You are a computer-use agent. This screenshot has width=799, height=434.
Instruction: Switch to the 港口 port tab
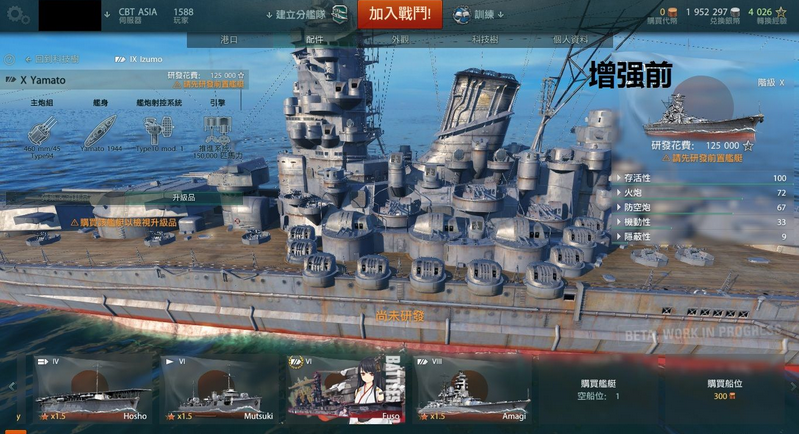tap(228, 39)
